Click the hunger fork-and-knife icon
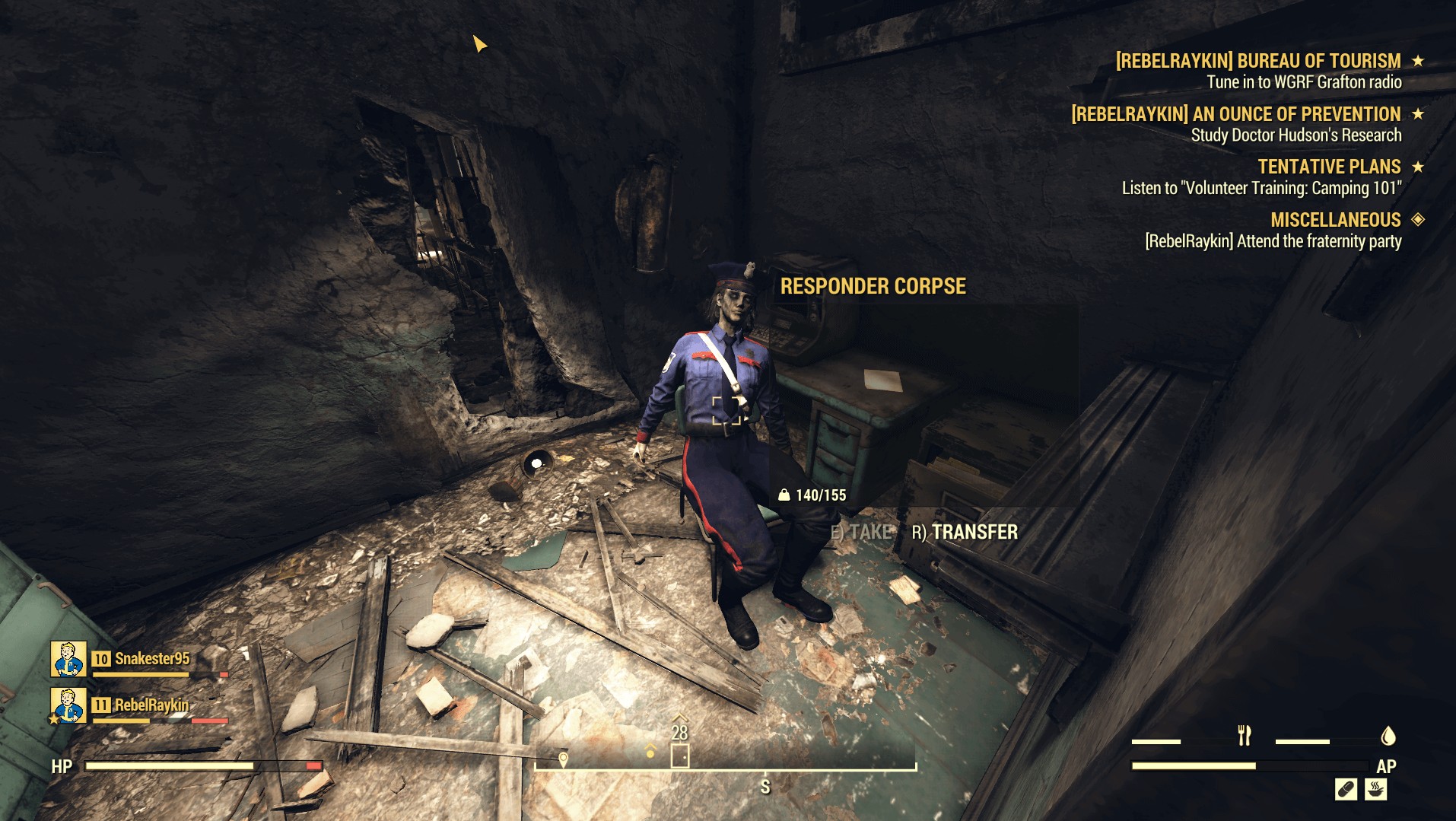Viewport: 1456px width, 821px height. coord(1245,736)
